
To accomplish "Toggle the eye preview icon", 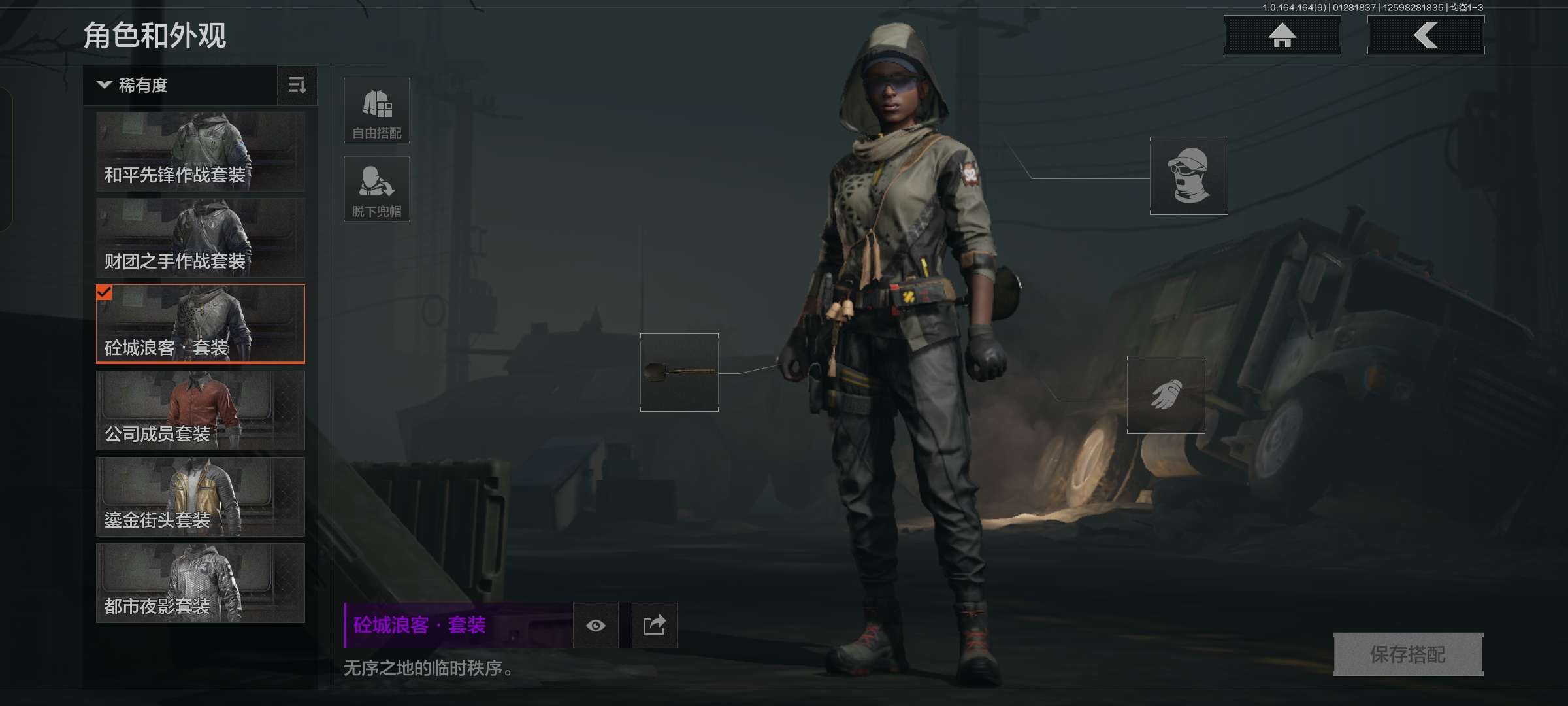I will 595,626.
